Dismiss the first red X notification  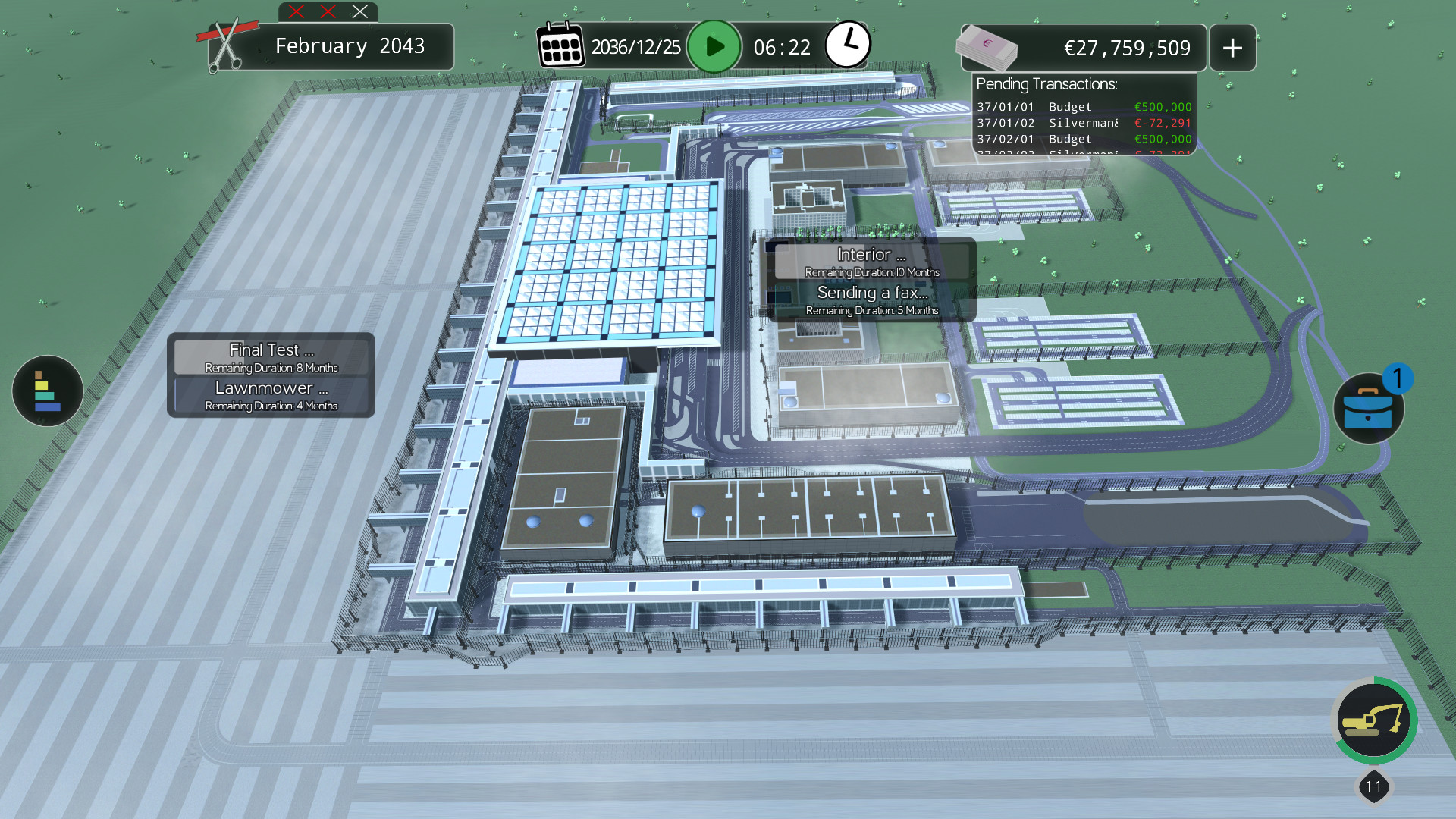(295, 11)
